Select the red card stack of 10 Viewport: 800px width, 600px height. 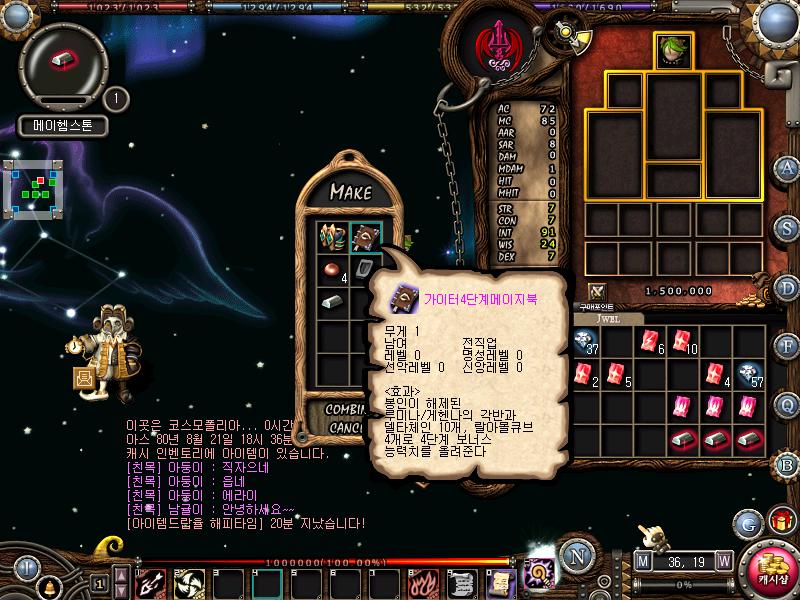click(x=684, y=342)
